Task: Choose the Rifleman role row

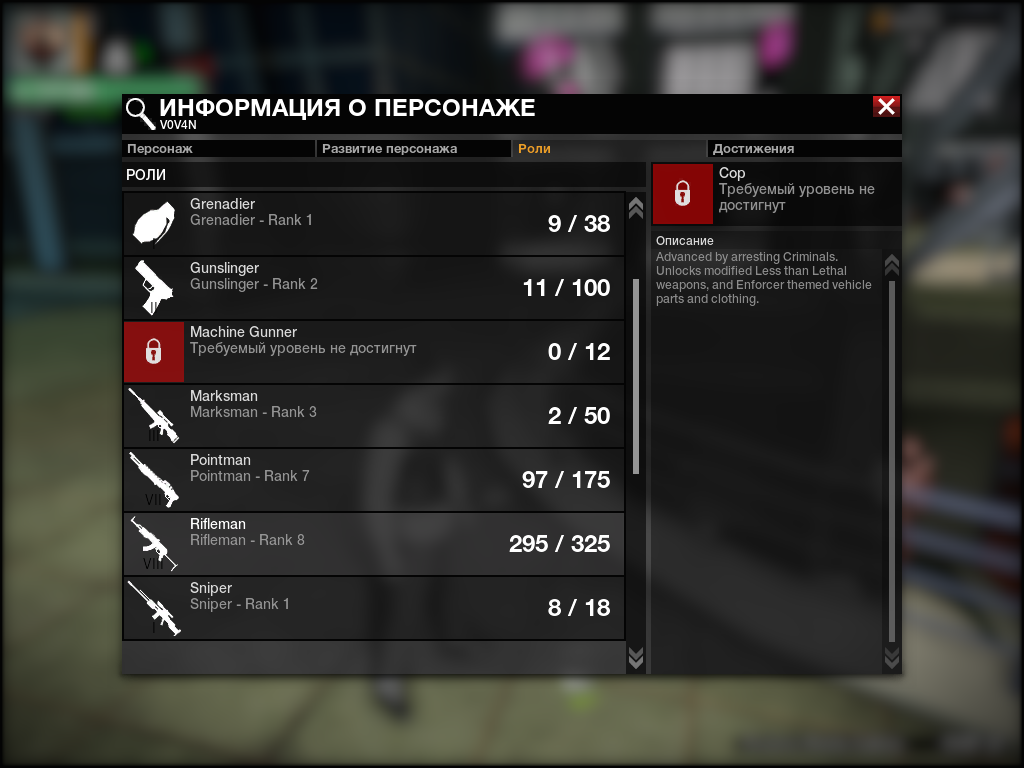Action: (374, 544)
